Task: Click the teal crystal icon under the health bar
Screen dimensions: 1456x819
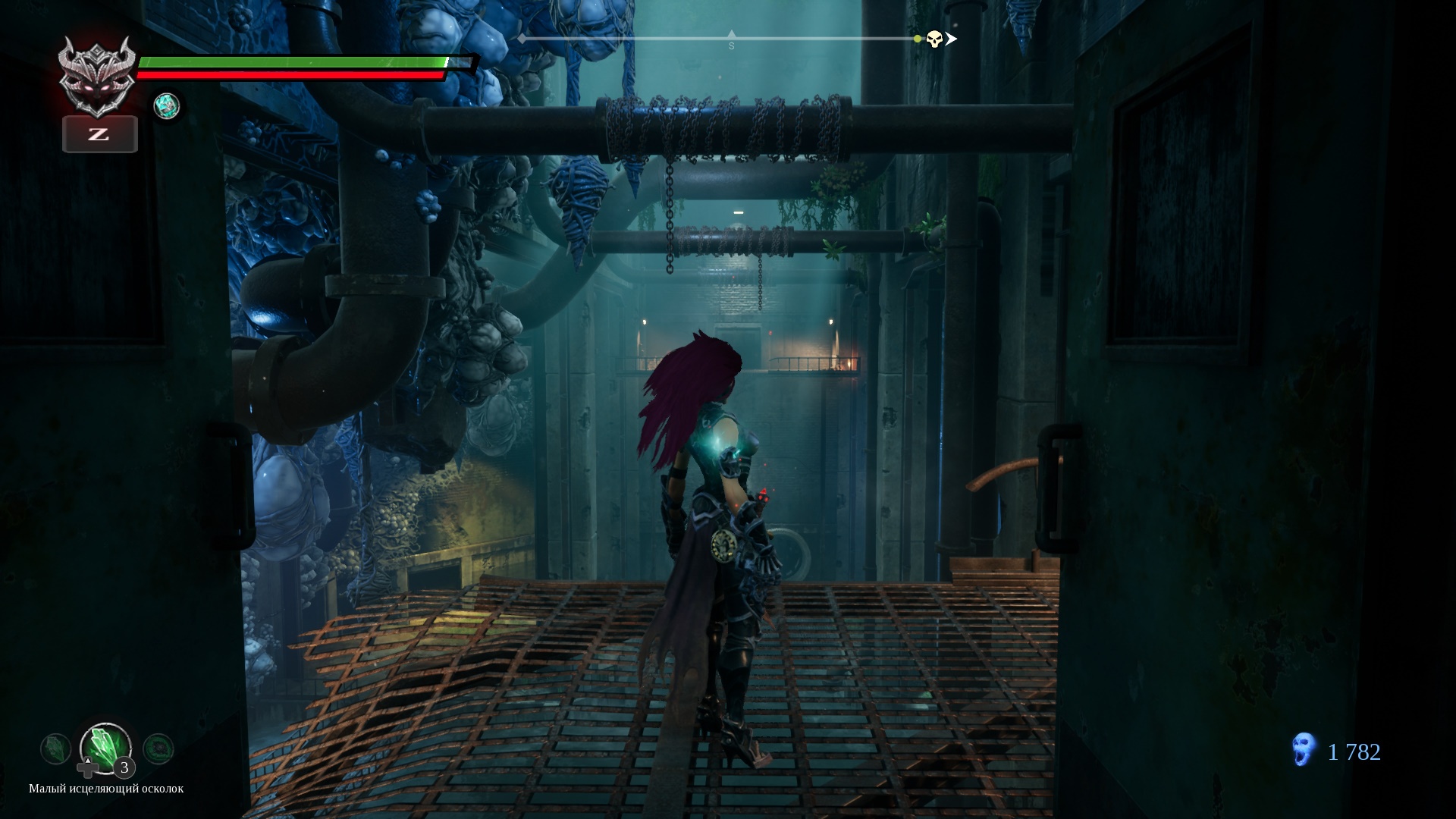Action: pyautogui.click(x=166, y=106)
